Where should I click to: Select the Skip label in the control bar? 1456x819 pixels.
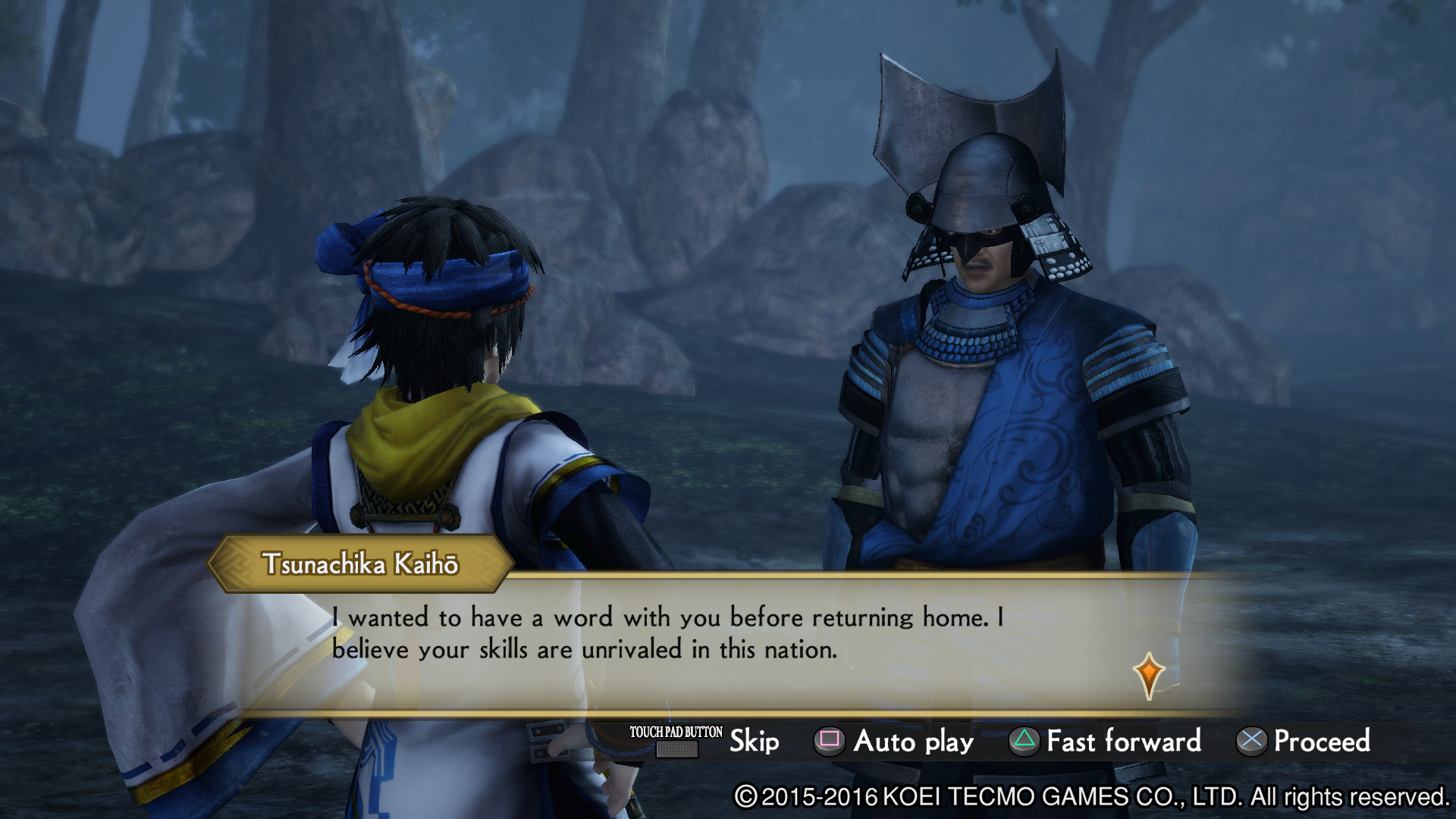pos(754,742)
